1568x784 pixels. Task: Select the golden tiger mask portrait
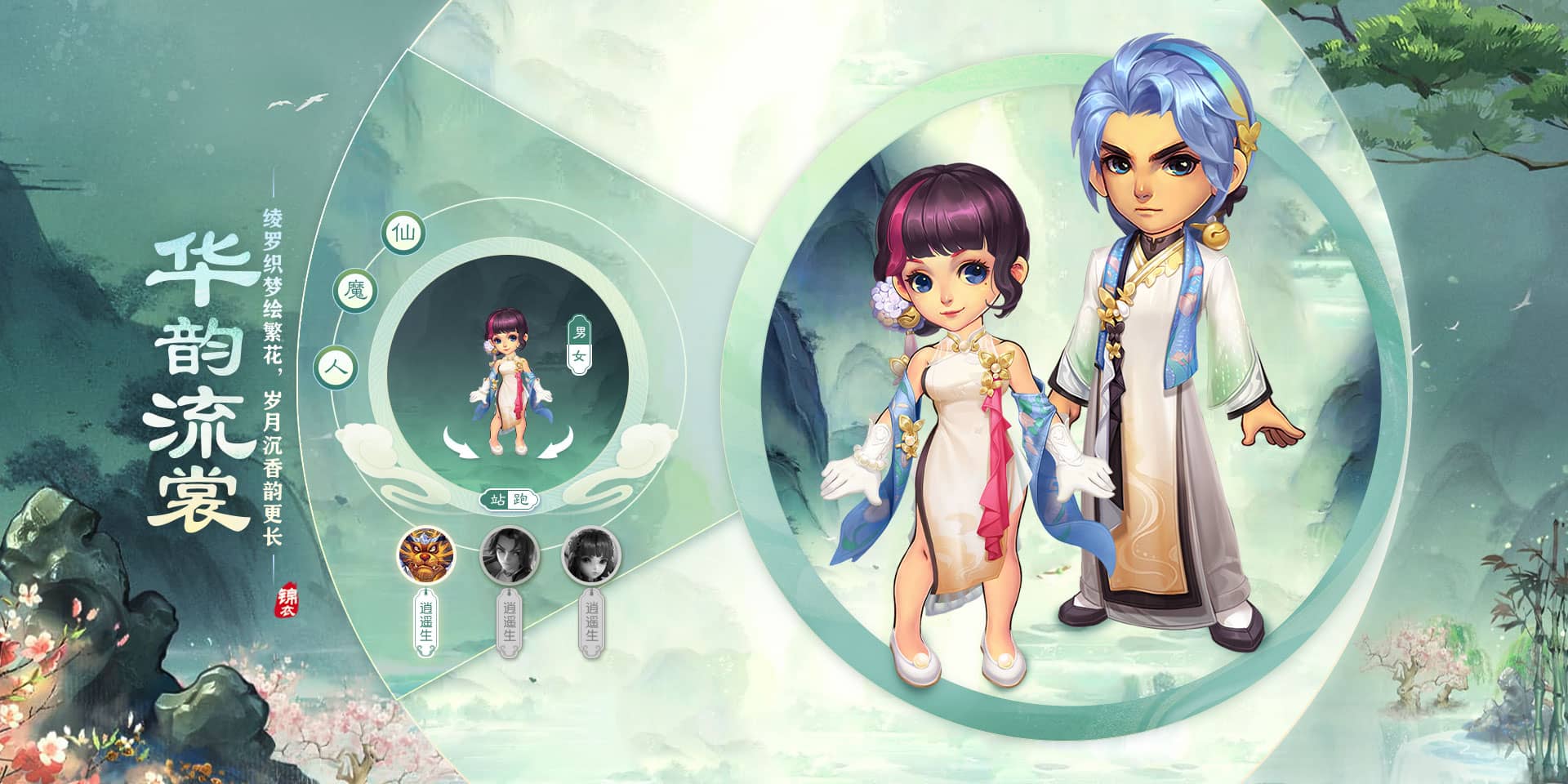426,555
